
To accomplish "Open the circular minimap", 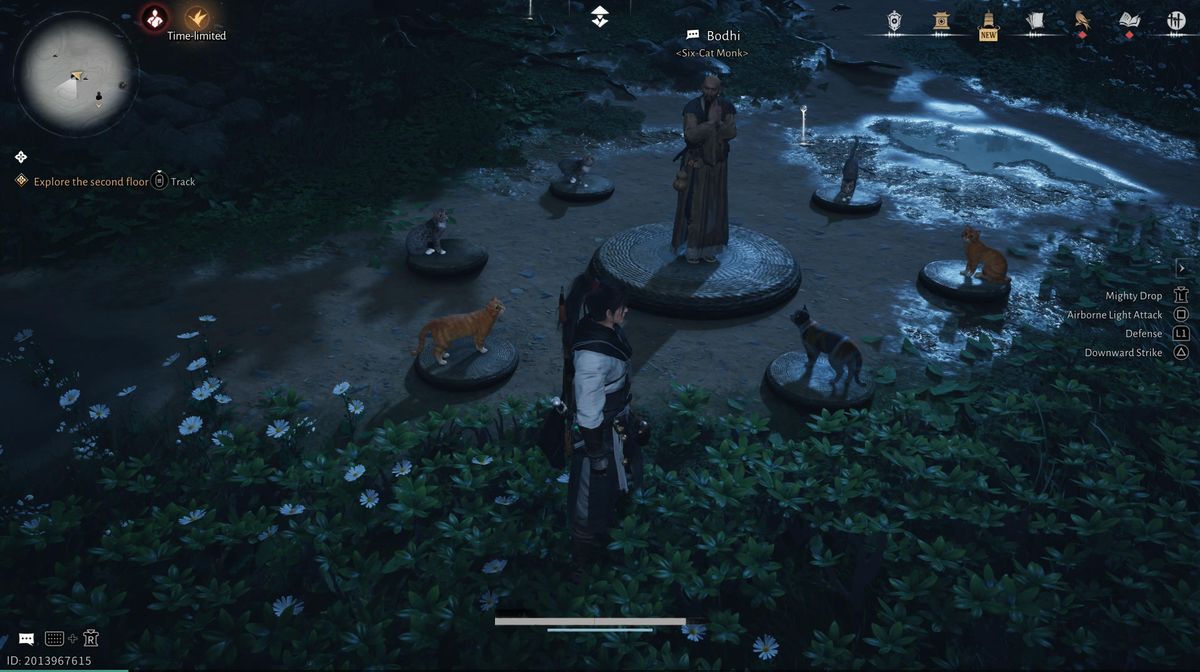I will click(76, 73).
